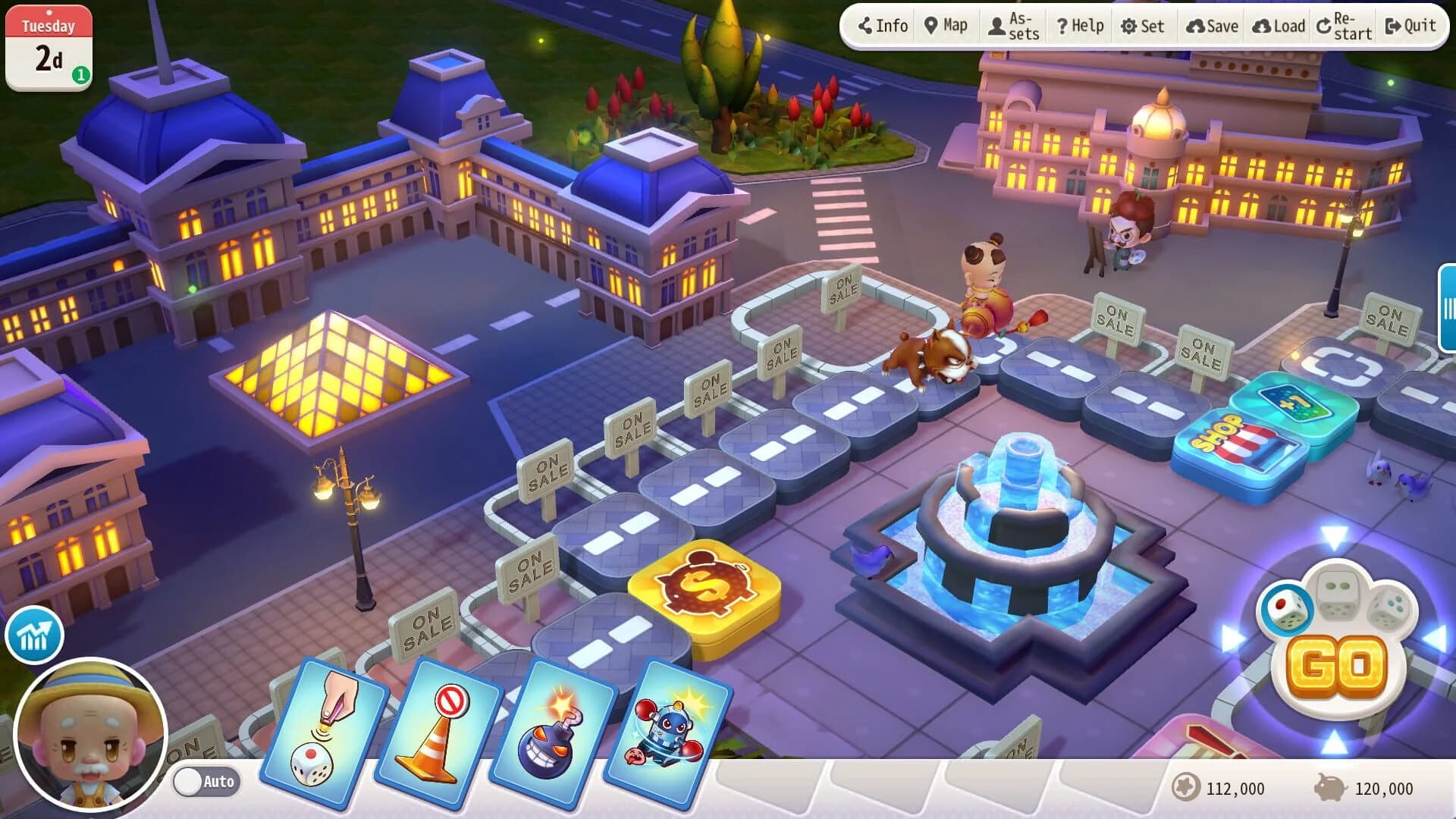1456x819 pixels.
Task: Open the Help menu
Action: coord(1079,25)
